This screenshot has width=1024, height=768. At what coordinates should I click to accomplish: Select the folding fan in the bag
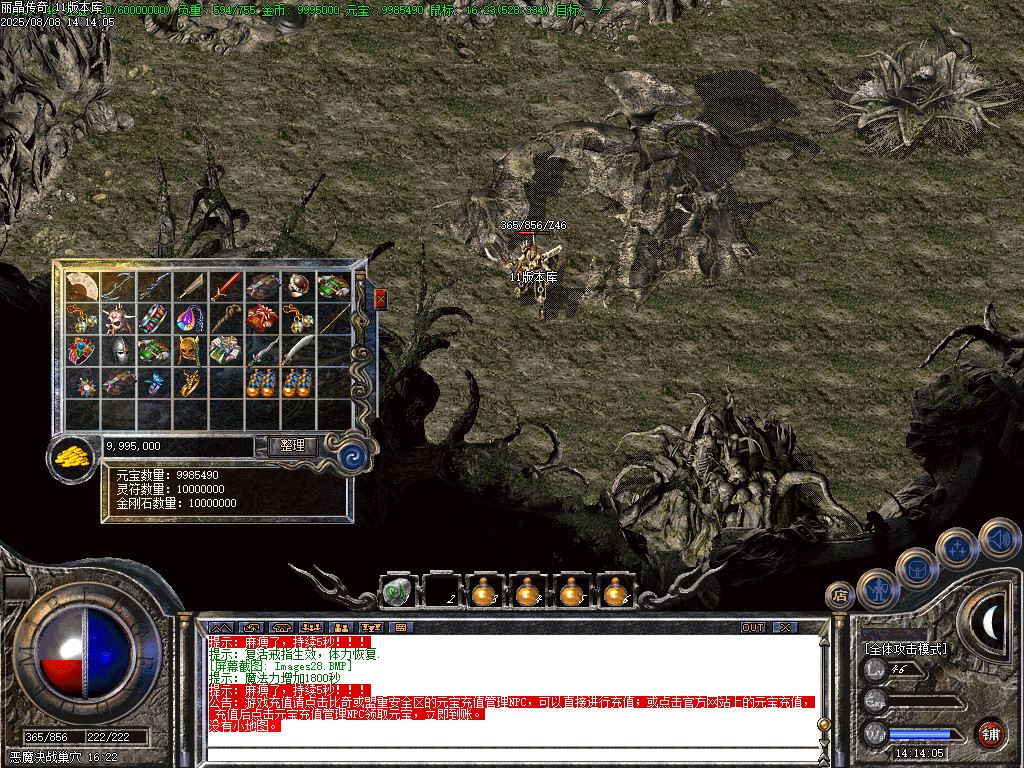pyautogui.click(x=82, y=287)
